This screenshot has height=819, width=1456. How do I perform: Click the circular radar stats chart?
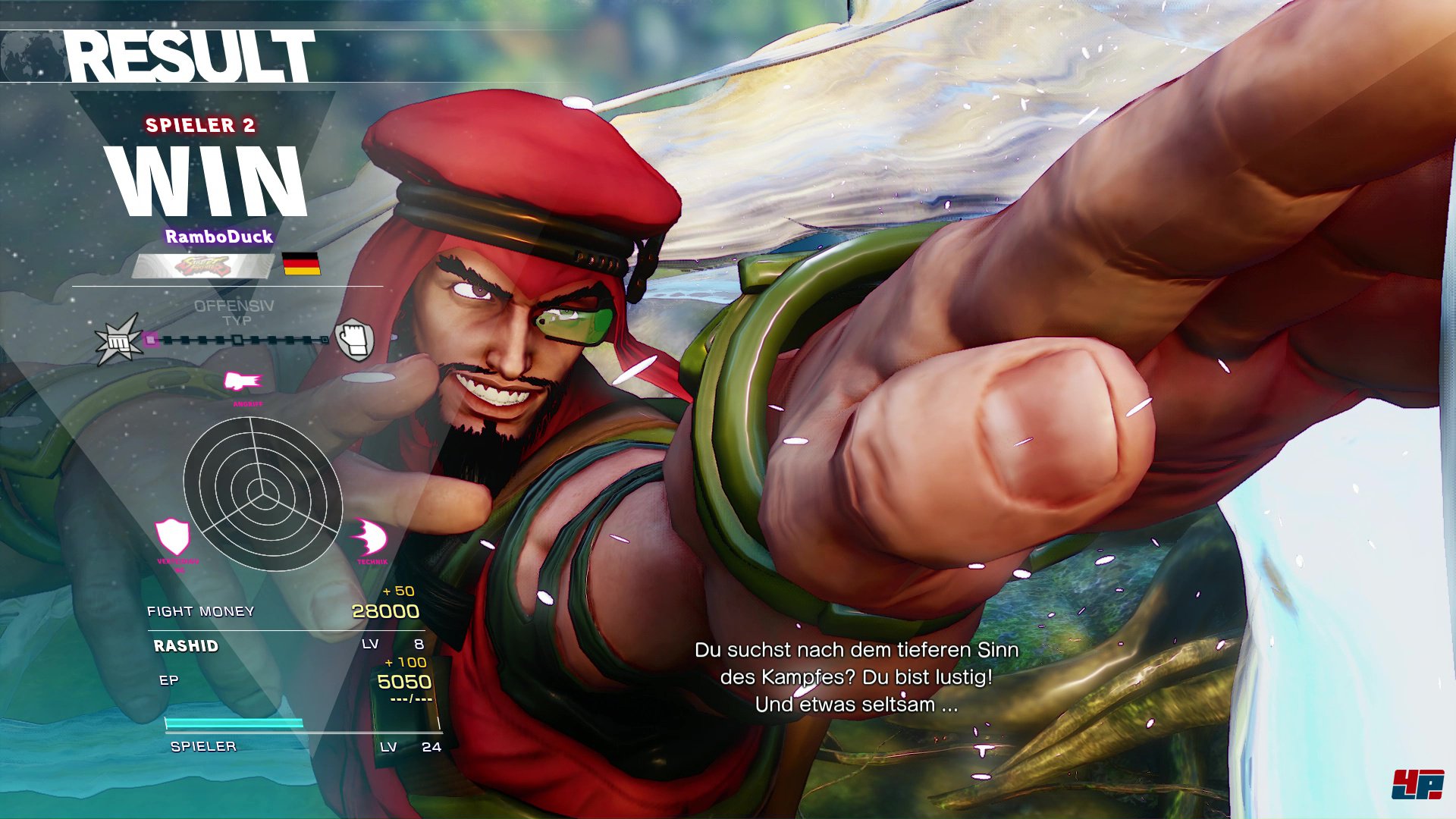pos(262,494)
